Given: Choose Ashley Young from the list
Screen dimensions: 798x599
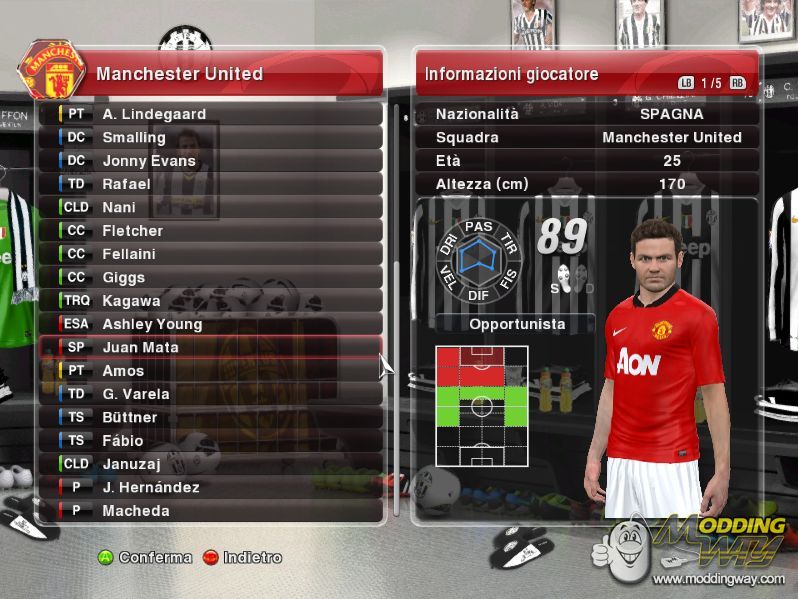Looking at the screenshot, I should pos(210,324).
